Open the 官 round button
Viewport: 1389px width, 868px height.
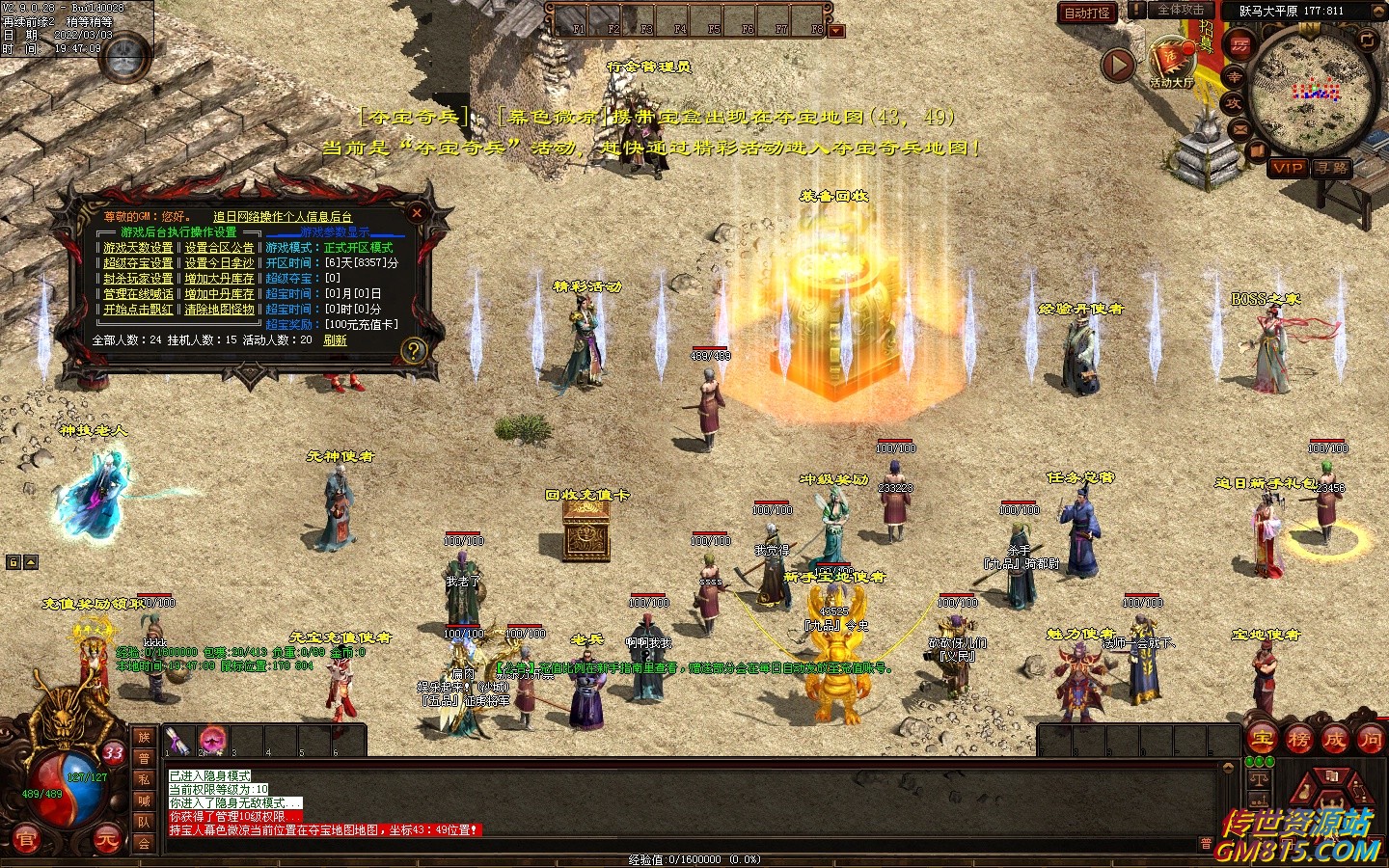pyautogui.click(x=25, y=839)
